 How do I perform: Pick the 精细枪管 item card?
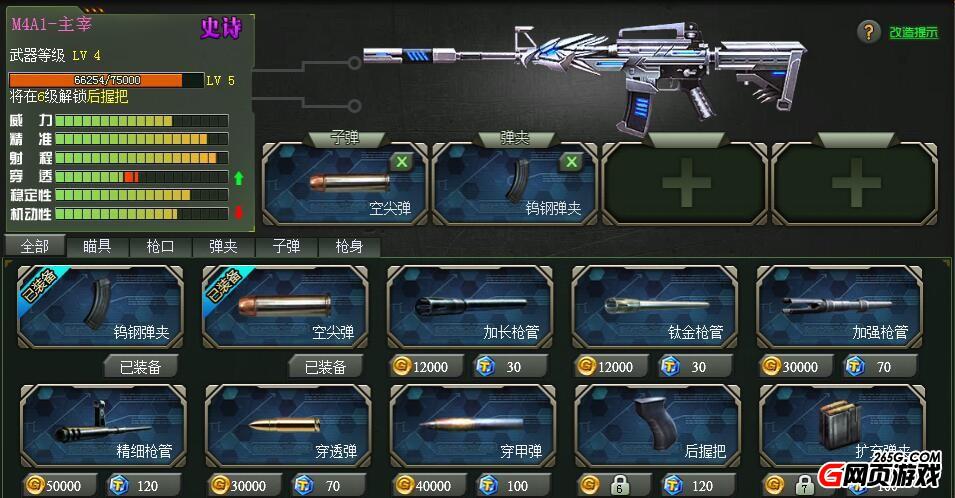[103, 426]
